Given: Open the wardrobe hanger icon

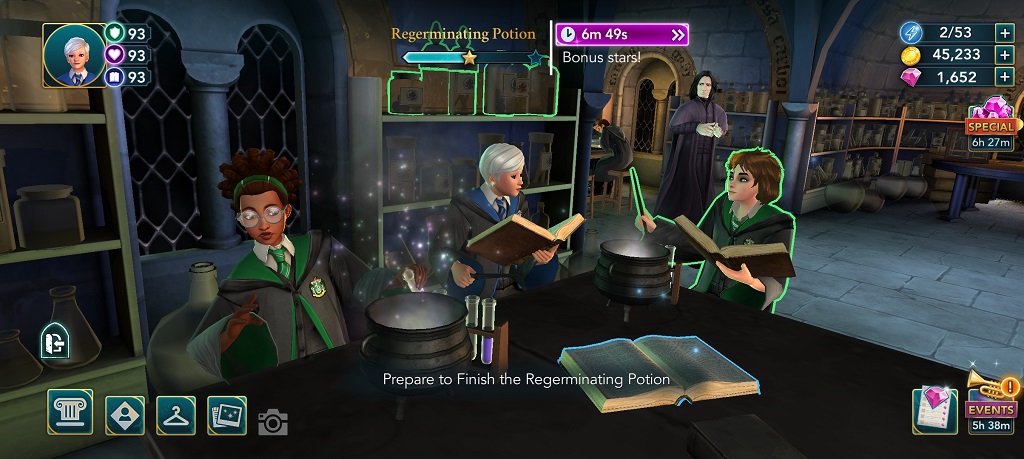Looking at the screenshot, I should tap(176, 414).
